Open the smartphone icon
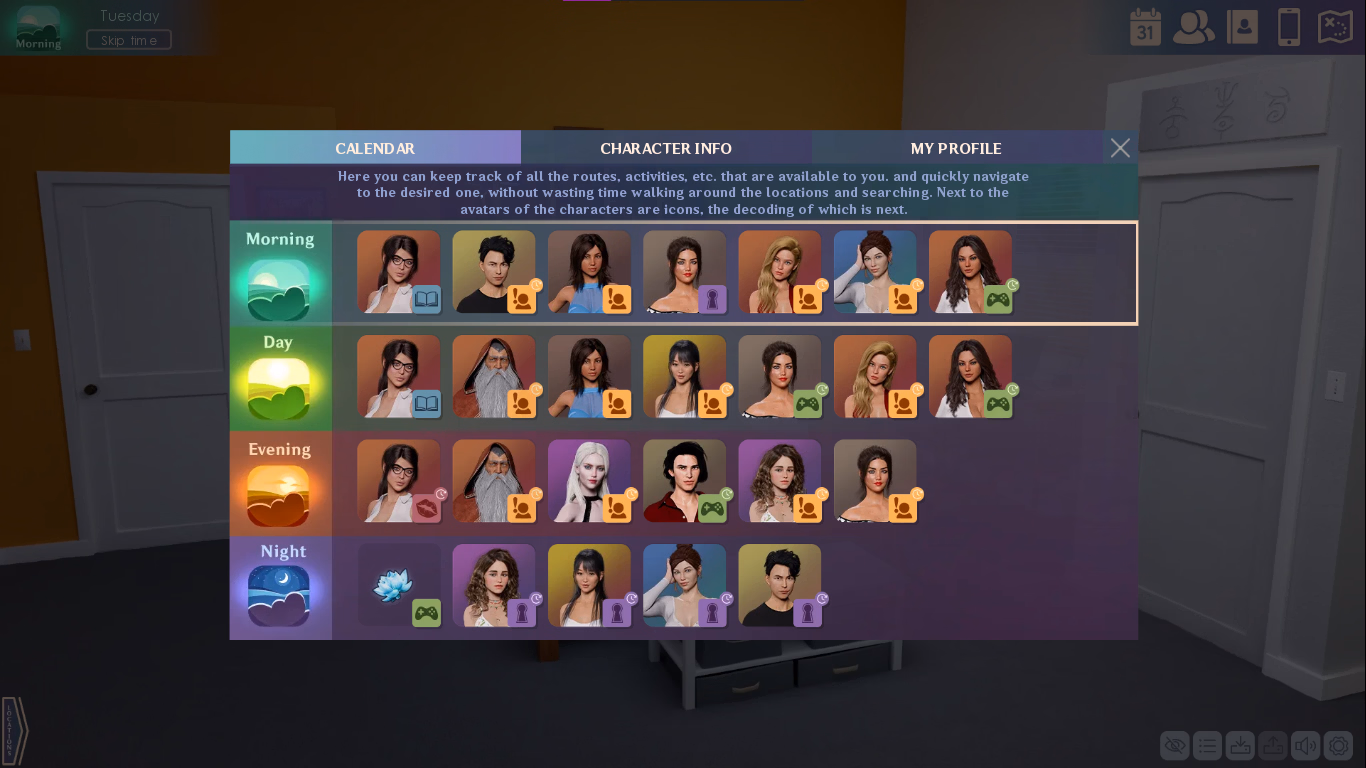 click(1289, 27)
